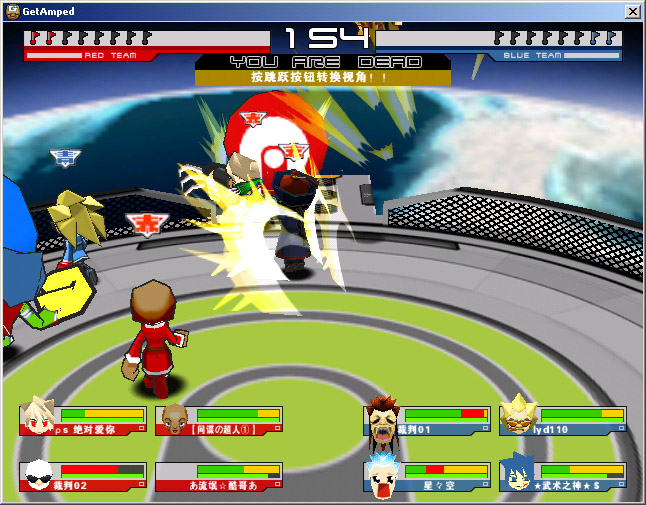Select blue team player 星々空
This screenshot has height=505, width=646.
[x=428, y=477]
